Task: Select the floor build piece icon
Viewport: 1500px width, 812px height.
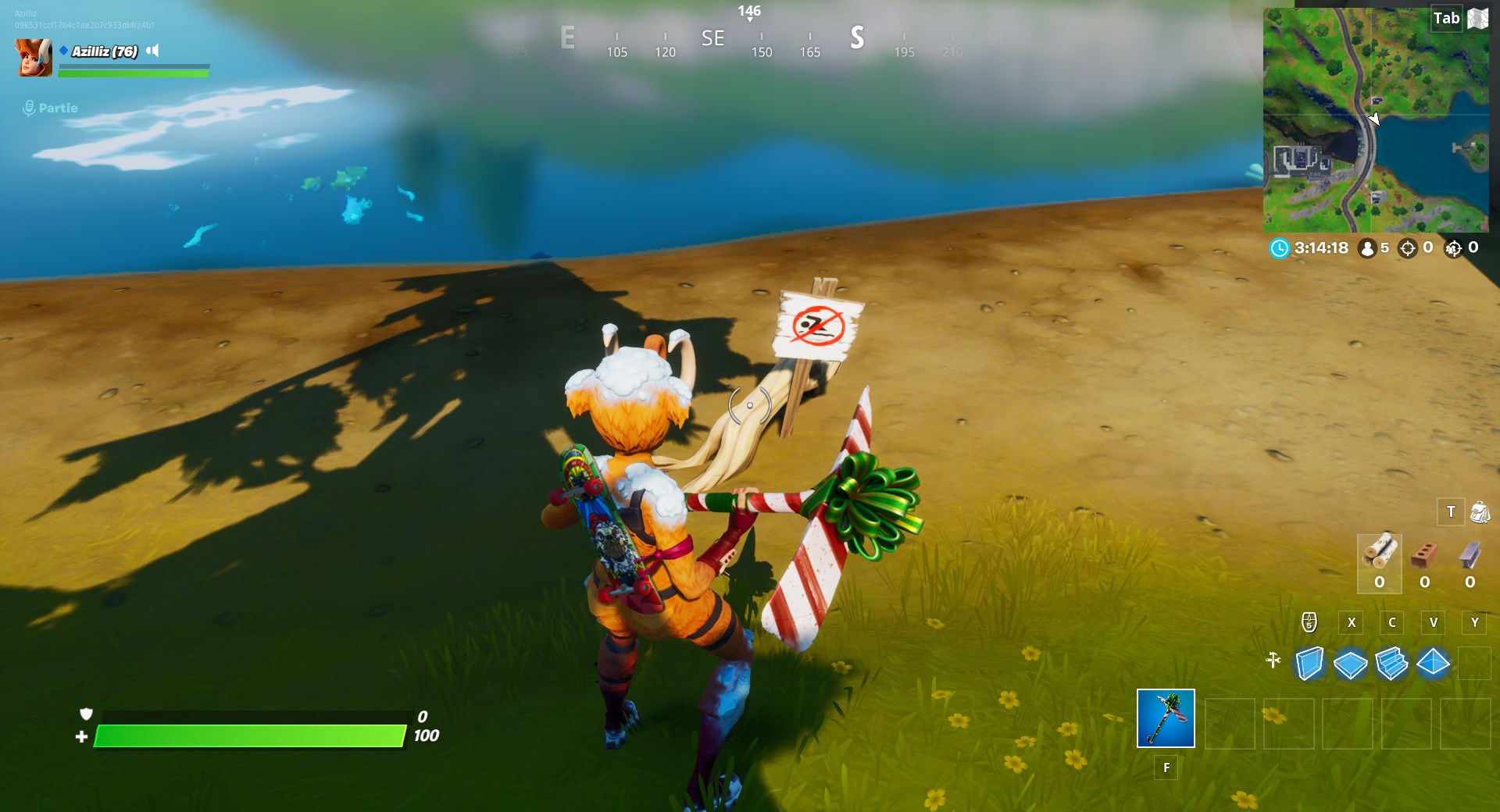Action: (1349, 665)
